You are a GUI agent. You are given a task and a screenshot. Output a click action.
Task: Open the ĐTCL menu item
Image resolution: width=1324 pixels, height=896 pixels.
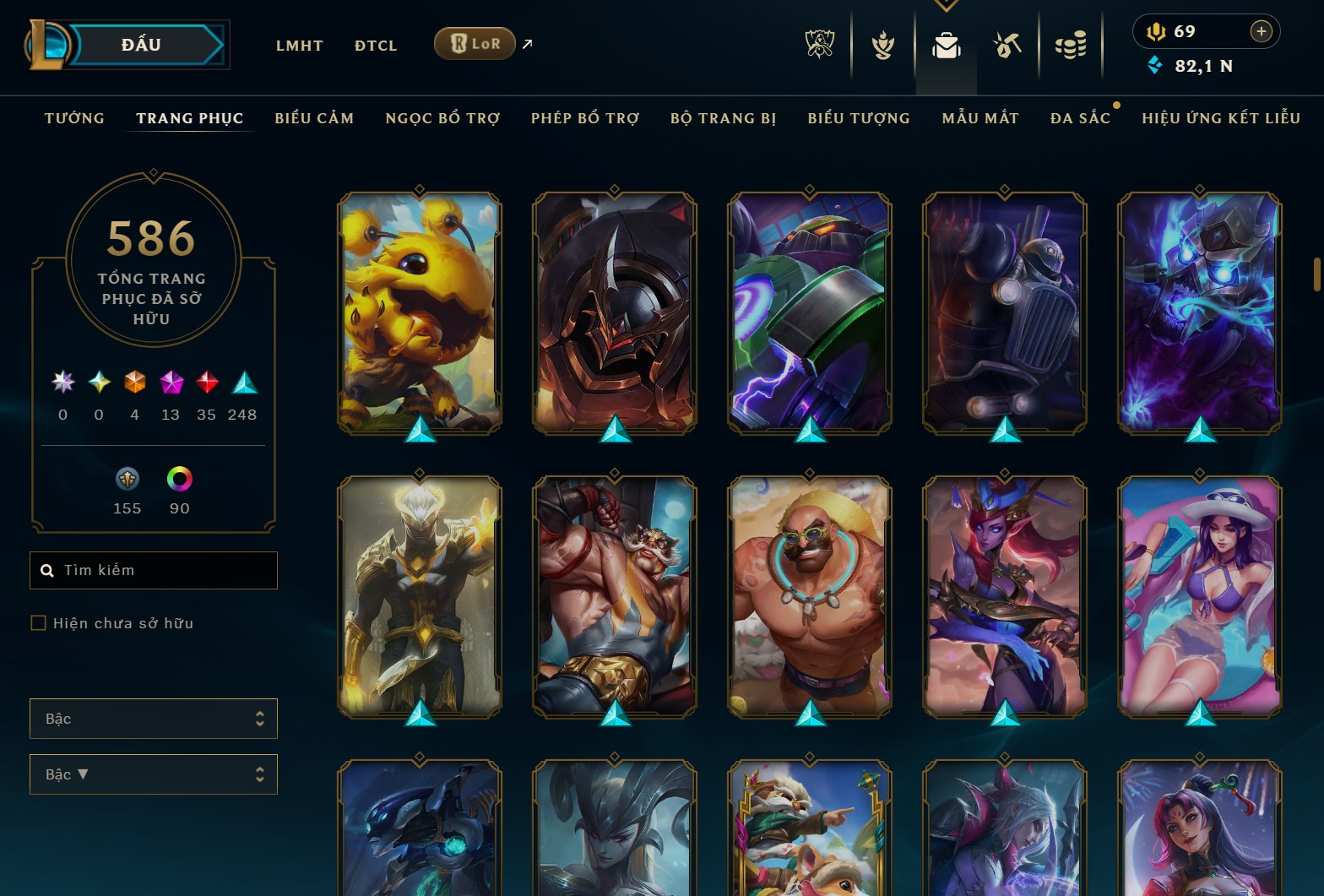pyautogui.click(x=375, y=45)
